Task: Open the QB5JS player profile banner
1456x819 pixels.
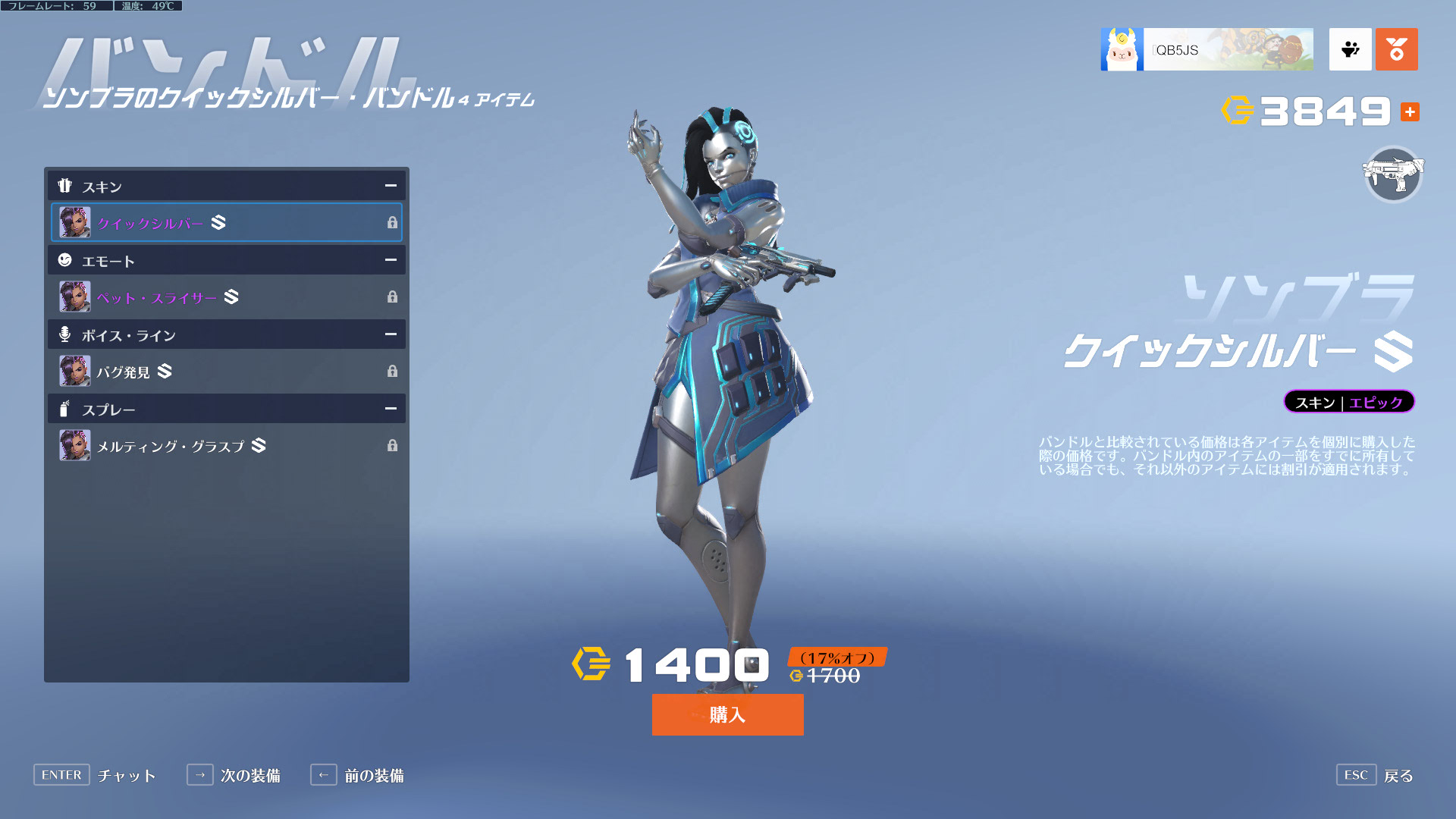Action: click(x=1207, y=50)
